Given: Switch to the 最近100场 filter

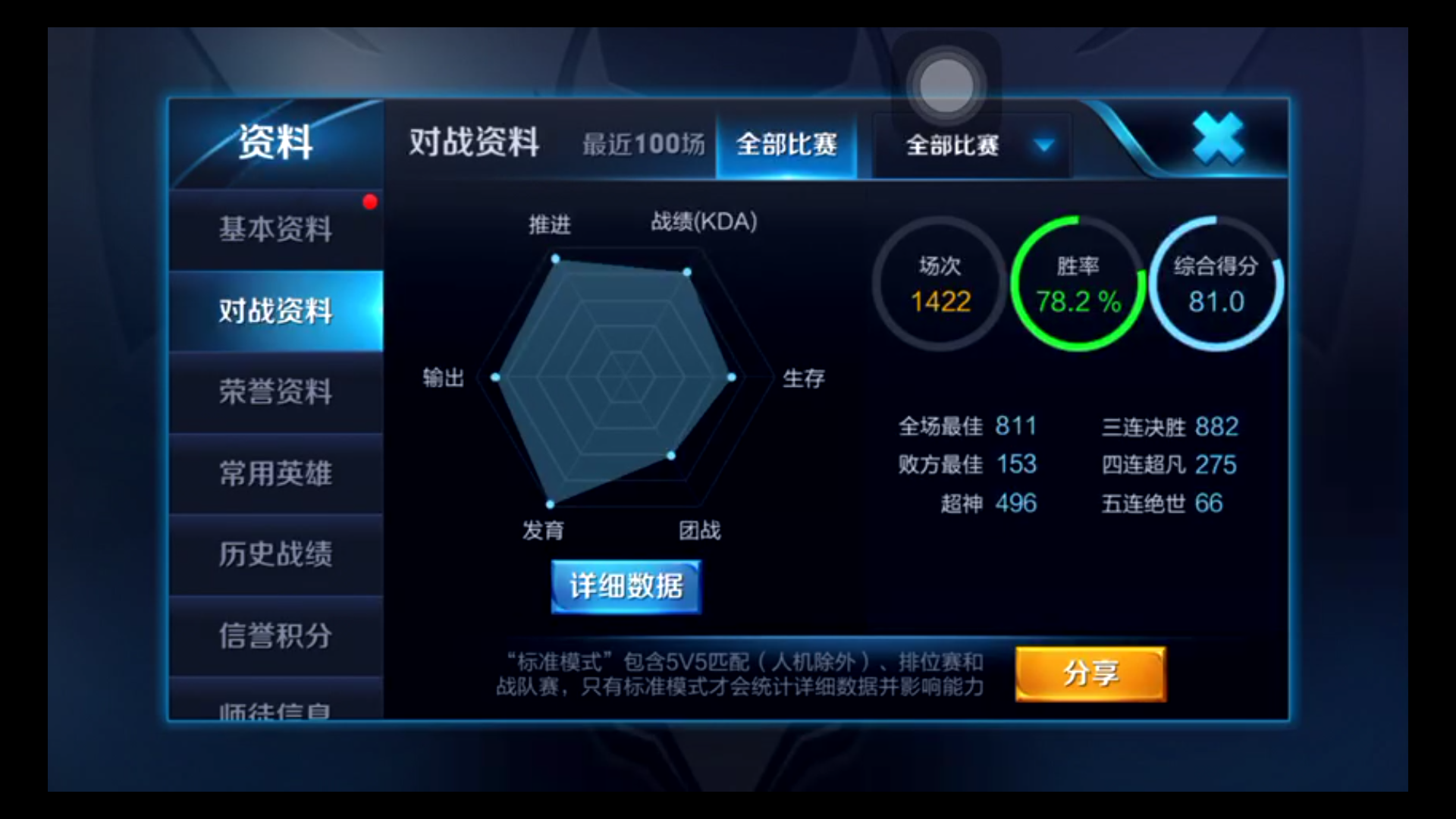Looking at the screenshot, I should [x=643, y=144].
